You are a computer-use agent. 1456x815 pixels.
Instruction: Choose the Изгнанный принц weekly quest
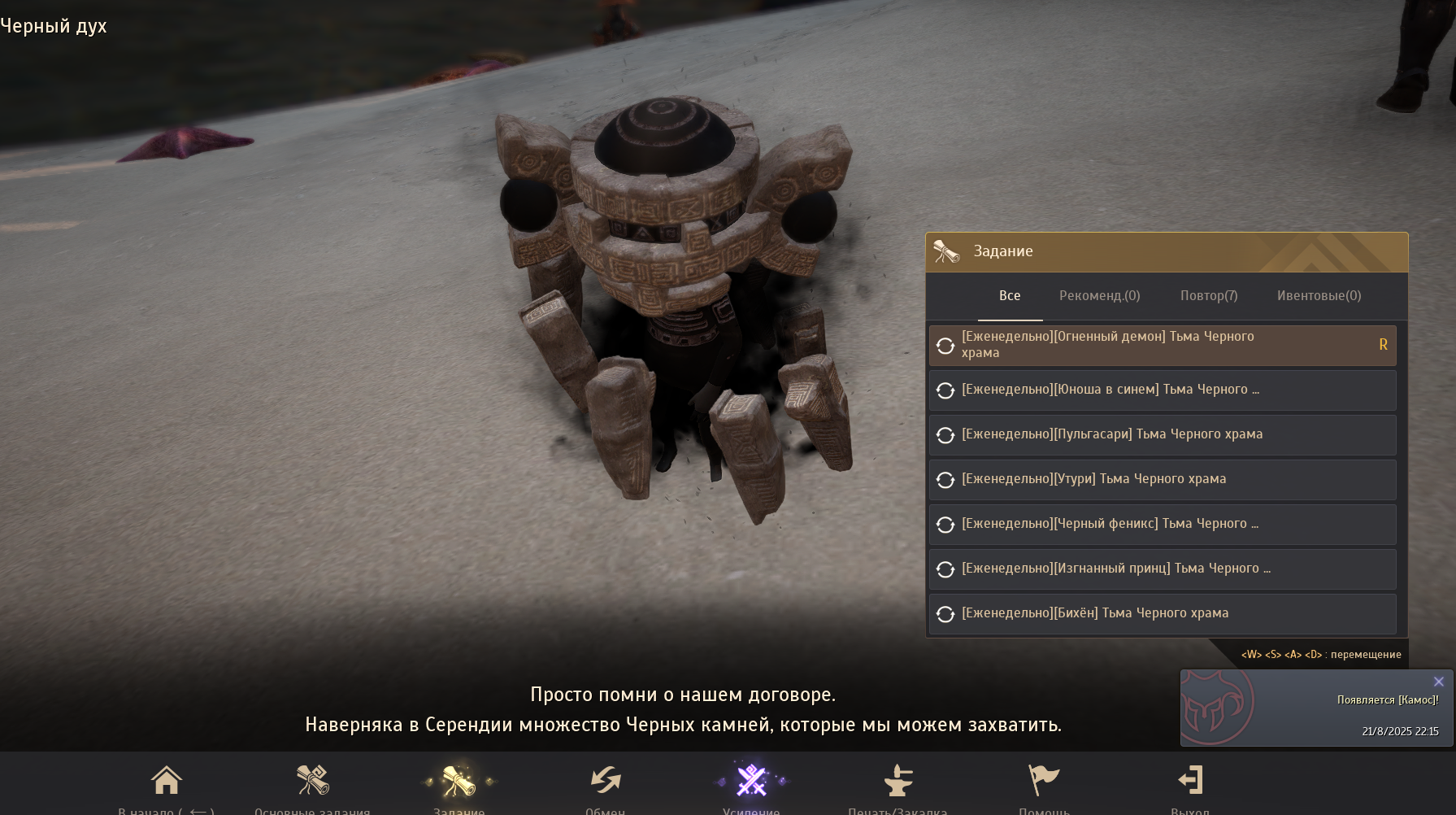point(1163,569)
